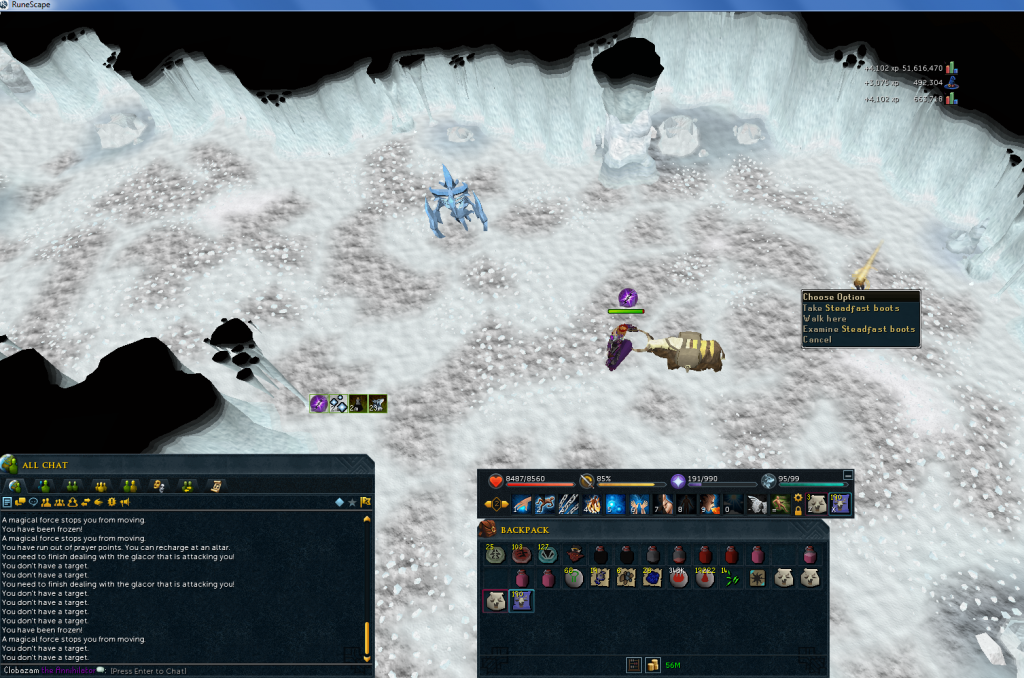Click the chat input field
1024x678 pixels.
(200, 670)
